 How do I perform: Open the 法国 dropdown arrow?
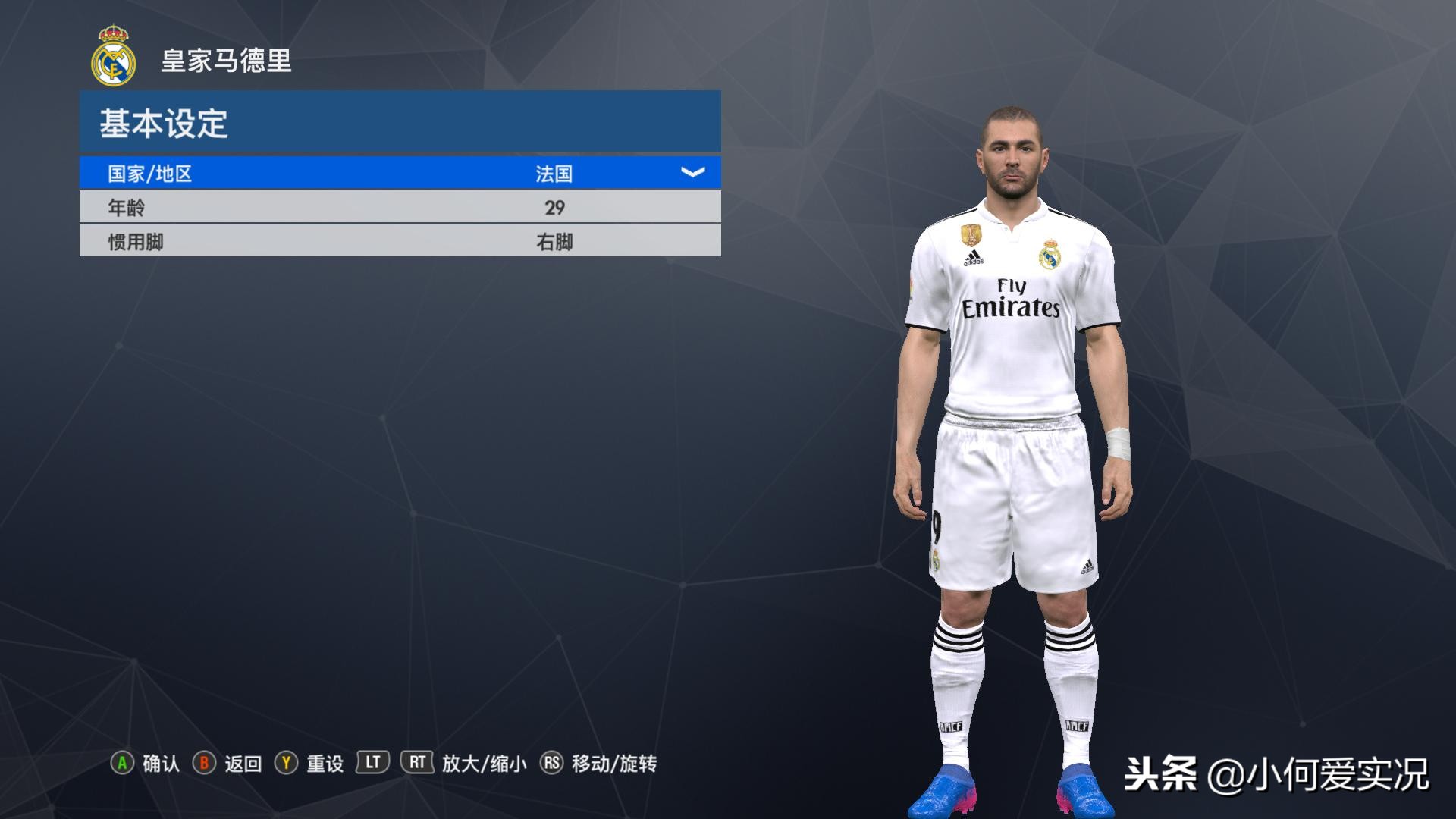[692, 173]
